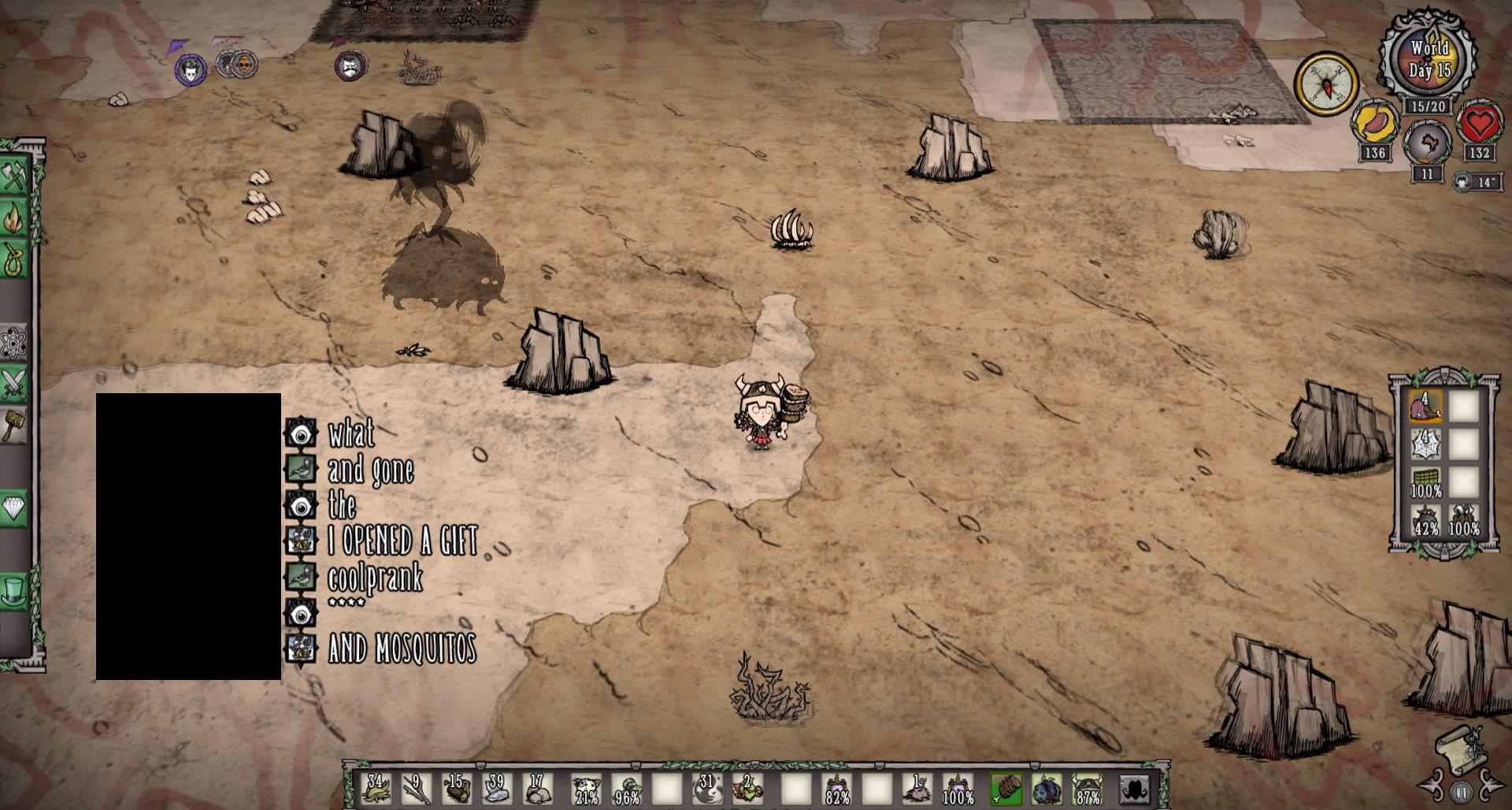Open the rope Survival crafting tab

[14, 259]
